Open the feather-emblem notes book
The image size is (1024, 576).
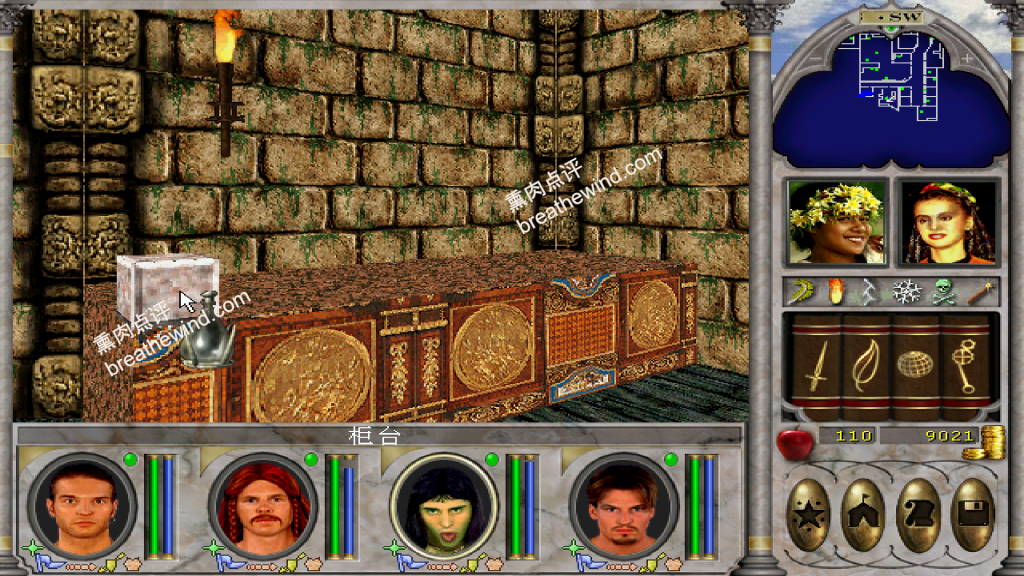865,366
